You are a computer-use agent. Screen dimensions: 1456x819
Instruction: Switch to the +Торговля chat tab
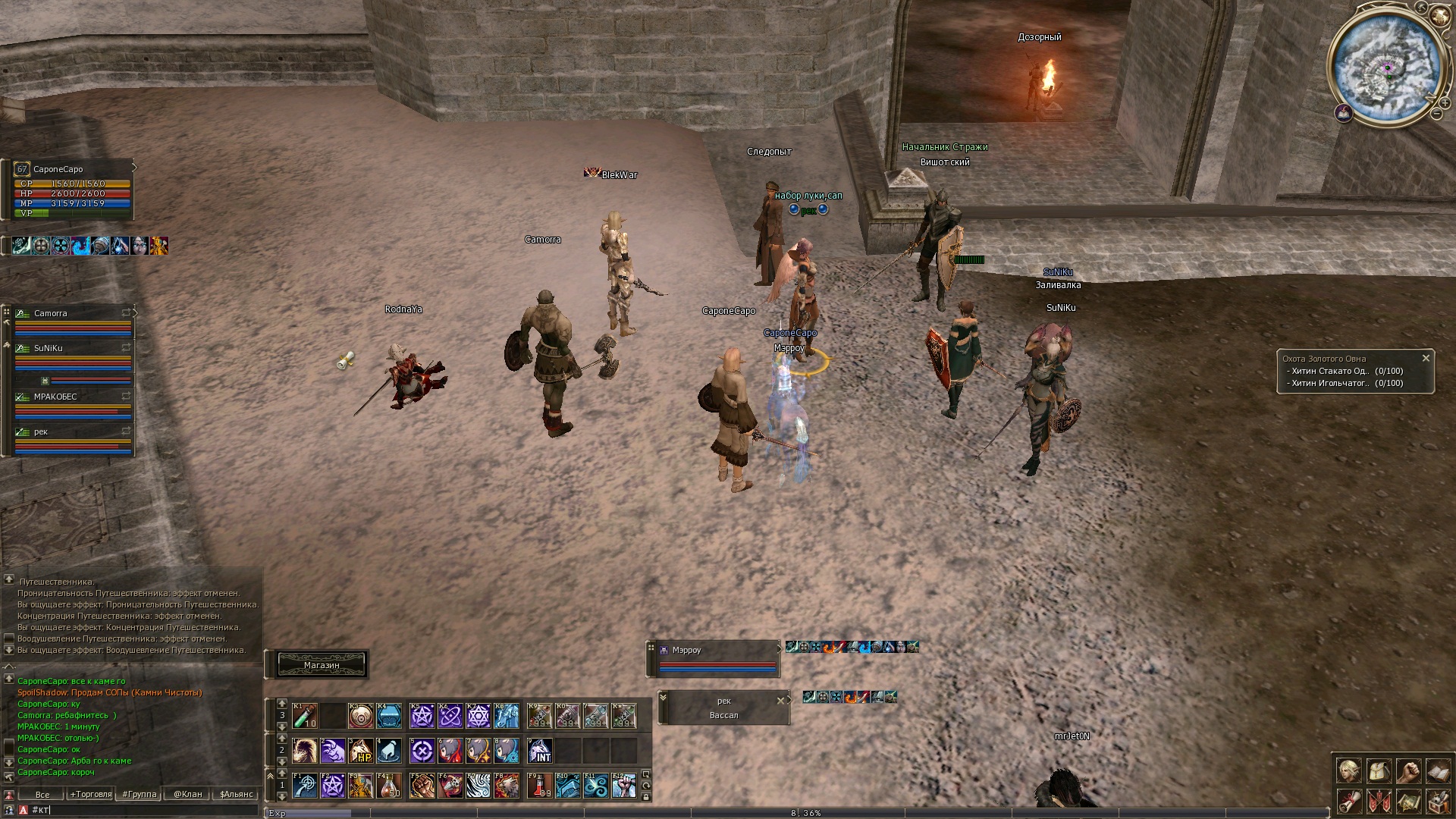tap(91, 794)
